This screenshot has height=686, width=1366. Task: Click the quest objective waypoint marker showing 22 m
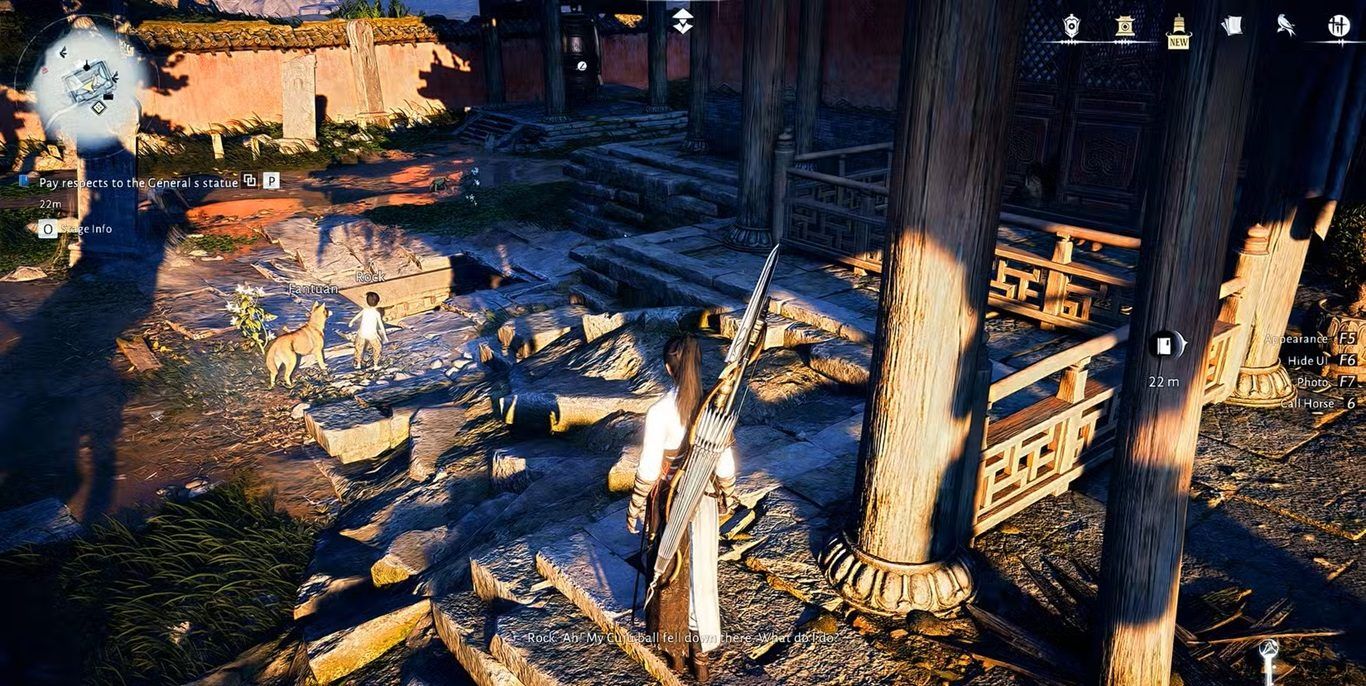pos(1164,346)
